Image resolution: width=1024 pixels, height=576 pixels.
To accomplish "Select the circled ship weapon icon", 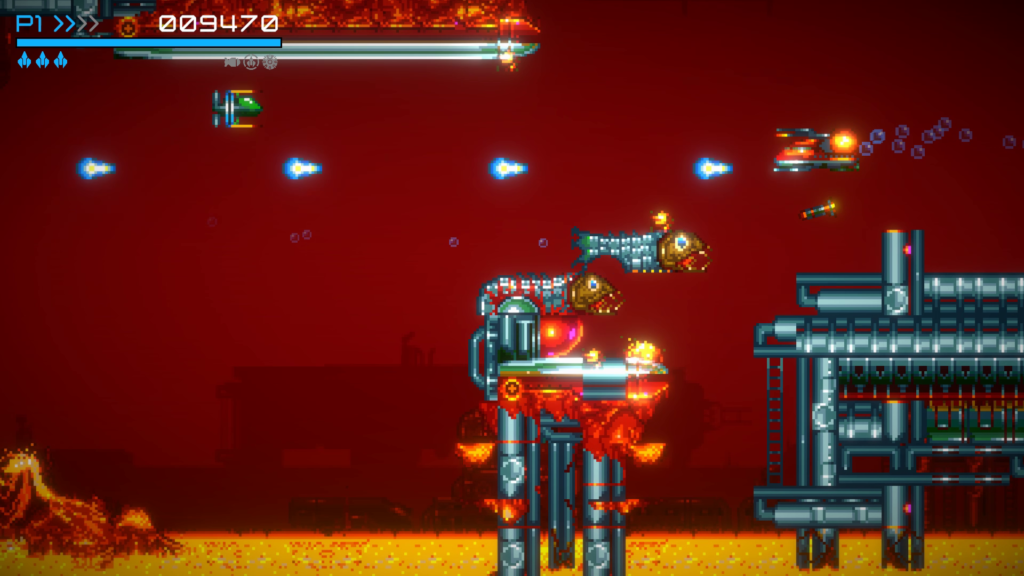I will click(x=251, y=62).
